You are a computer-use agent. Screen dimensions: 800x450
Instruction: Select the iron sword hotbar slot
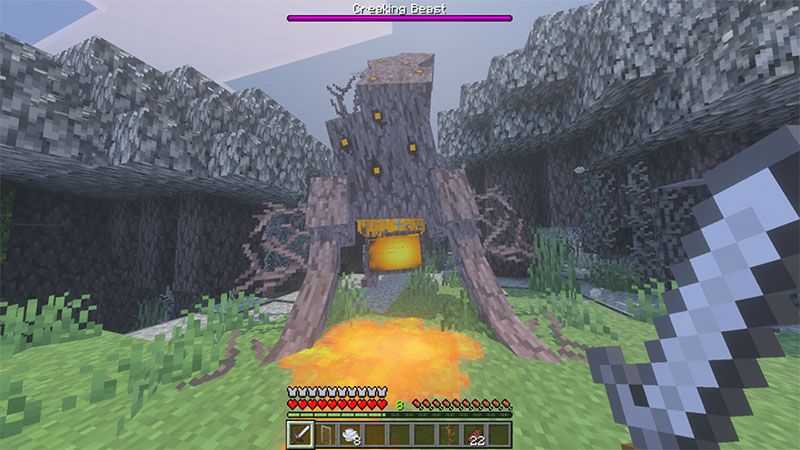coord(300,434)
